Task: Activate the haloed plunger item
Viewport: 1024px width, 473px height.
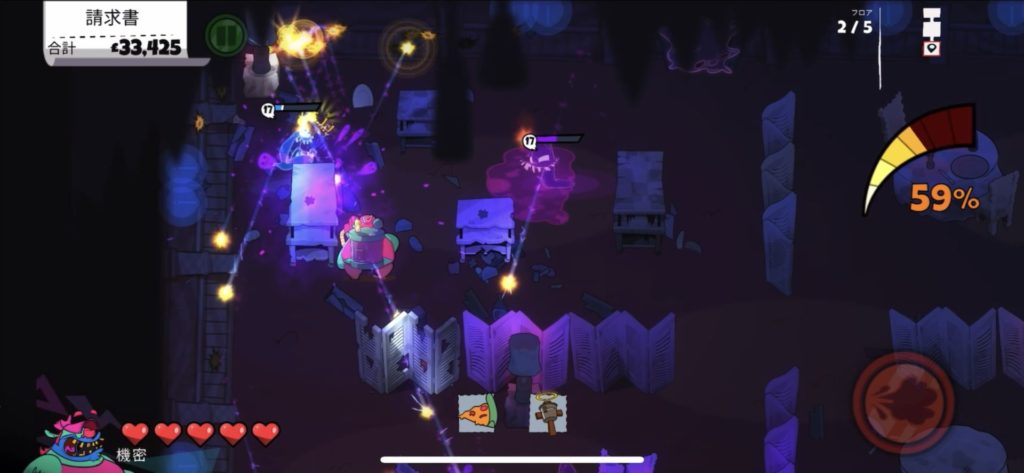Action: pos(547,411)
